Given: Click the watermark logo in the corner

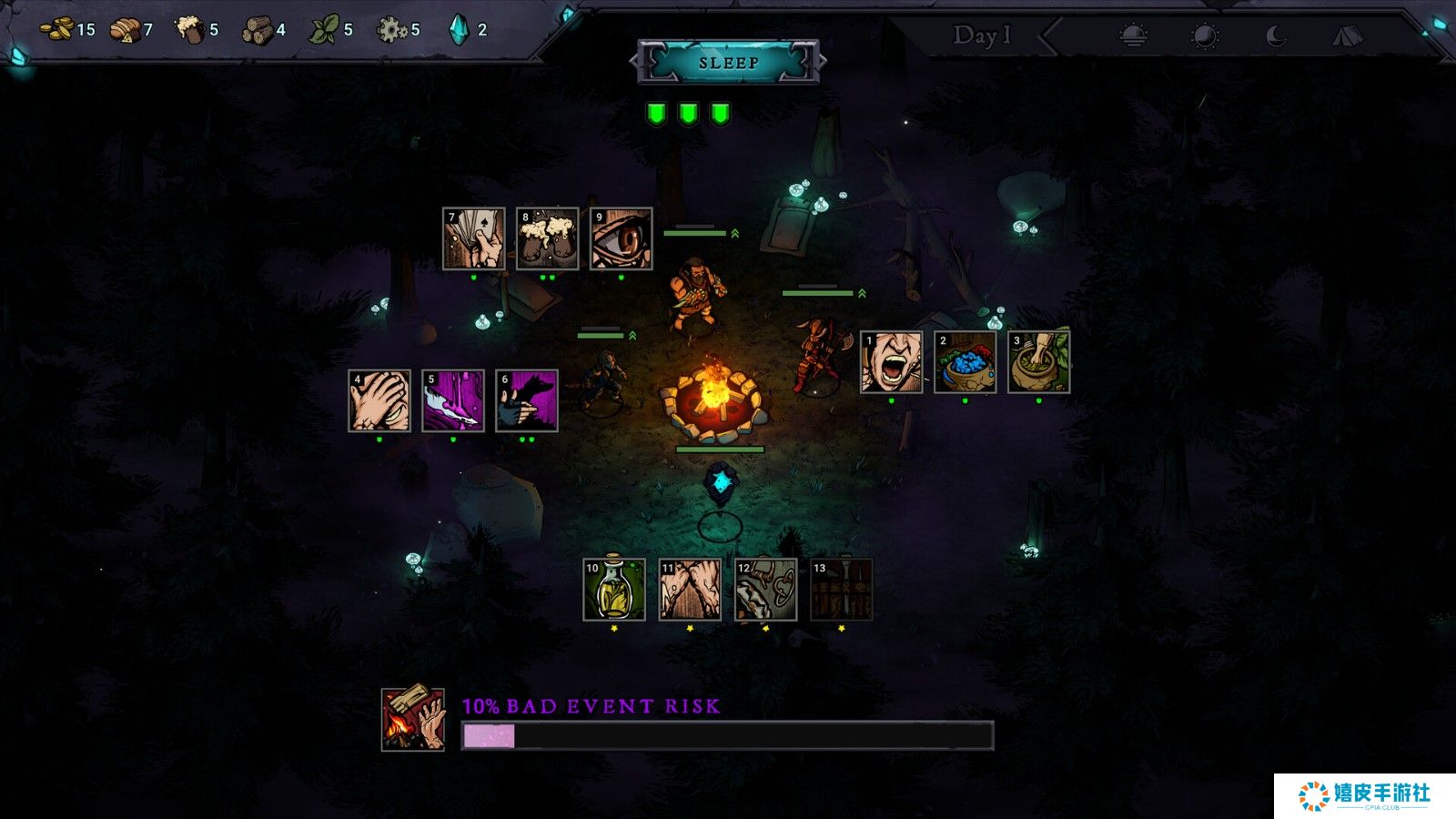Looking at the screenshot, I should pos(1364,795).
